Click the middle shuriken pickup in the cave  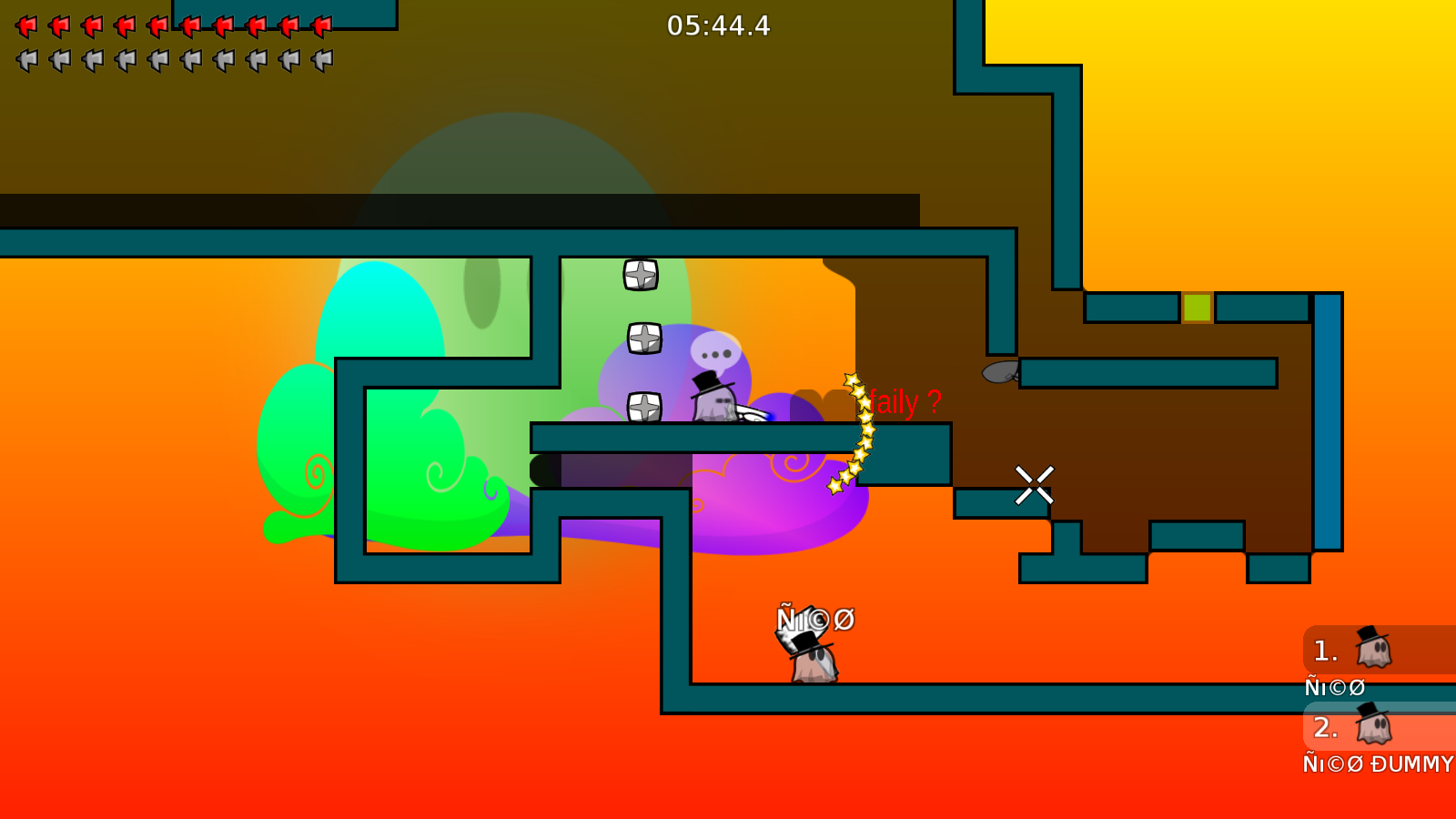click(x=643, y=339)
